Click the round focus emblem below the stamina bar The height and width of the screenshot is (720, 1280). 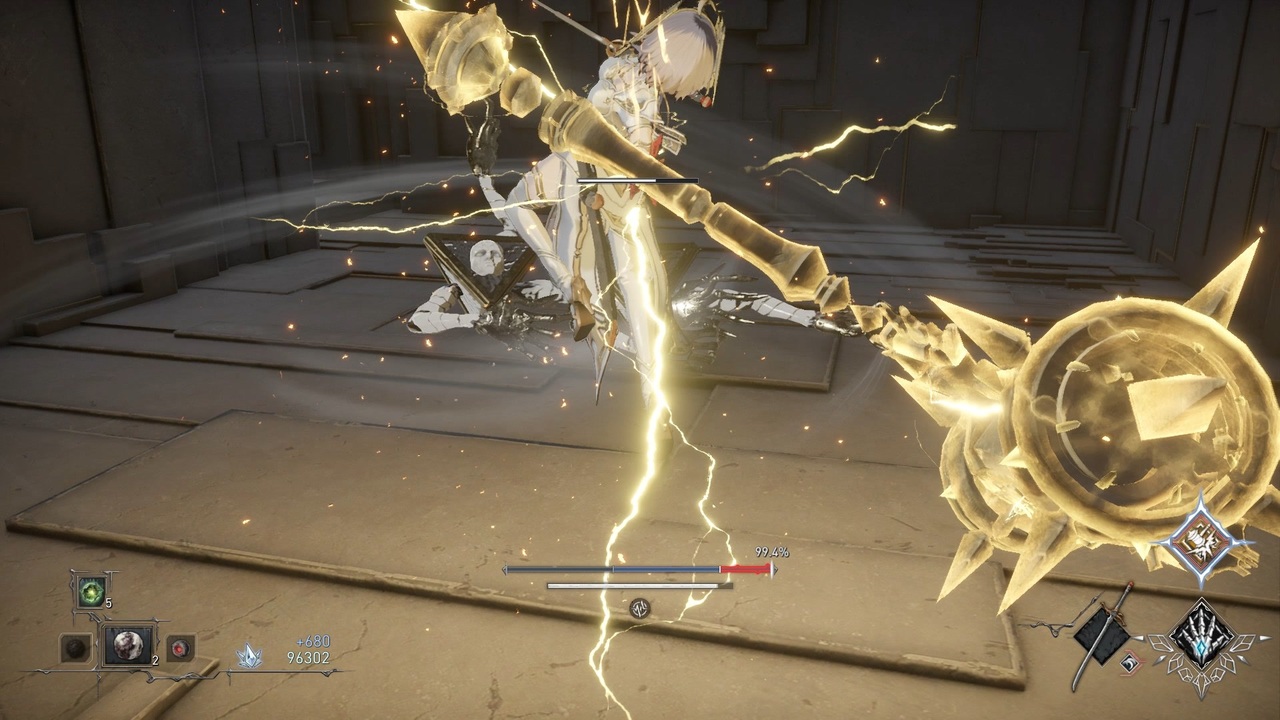tap(640, 607)
